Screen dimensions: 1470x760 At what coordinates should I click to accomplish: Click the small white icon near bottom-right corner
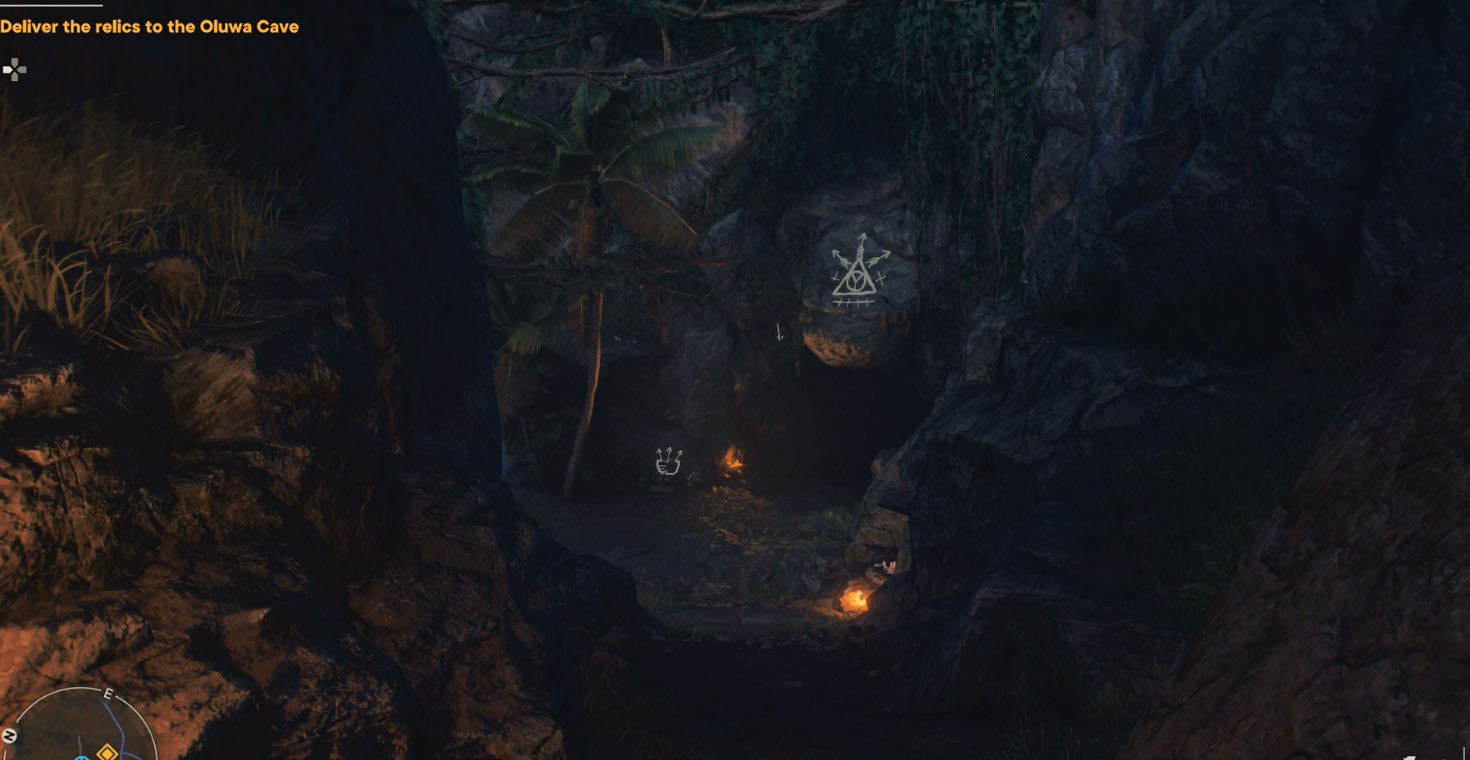(x=1410, y=757)
